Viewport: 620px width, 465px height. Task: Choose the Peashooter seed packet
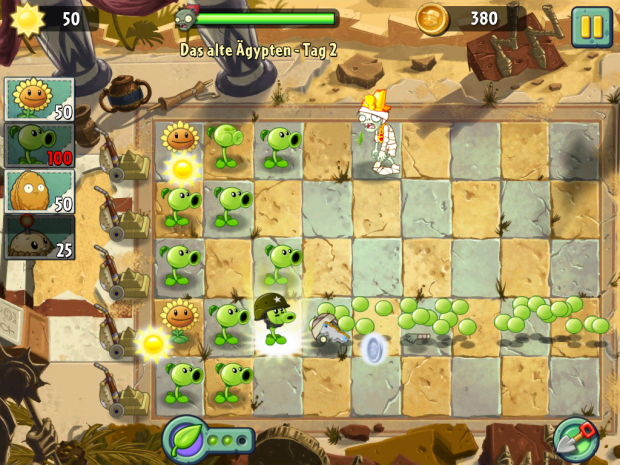40,144
